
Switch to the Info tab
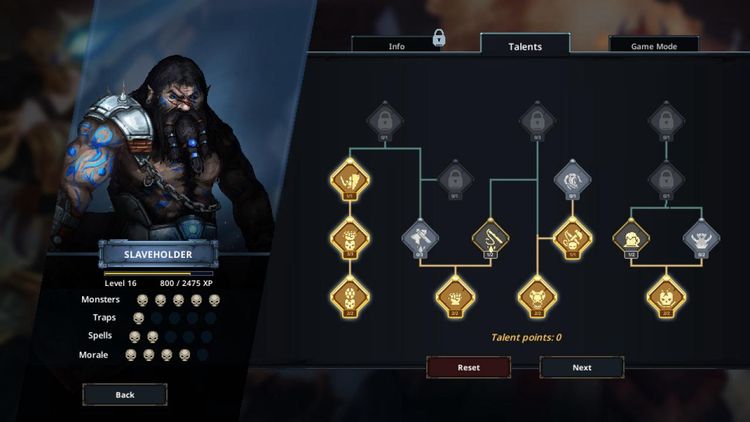396,46
